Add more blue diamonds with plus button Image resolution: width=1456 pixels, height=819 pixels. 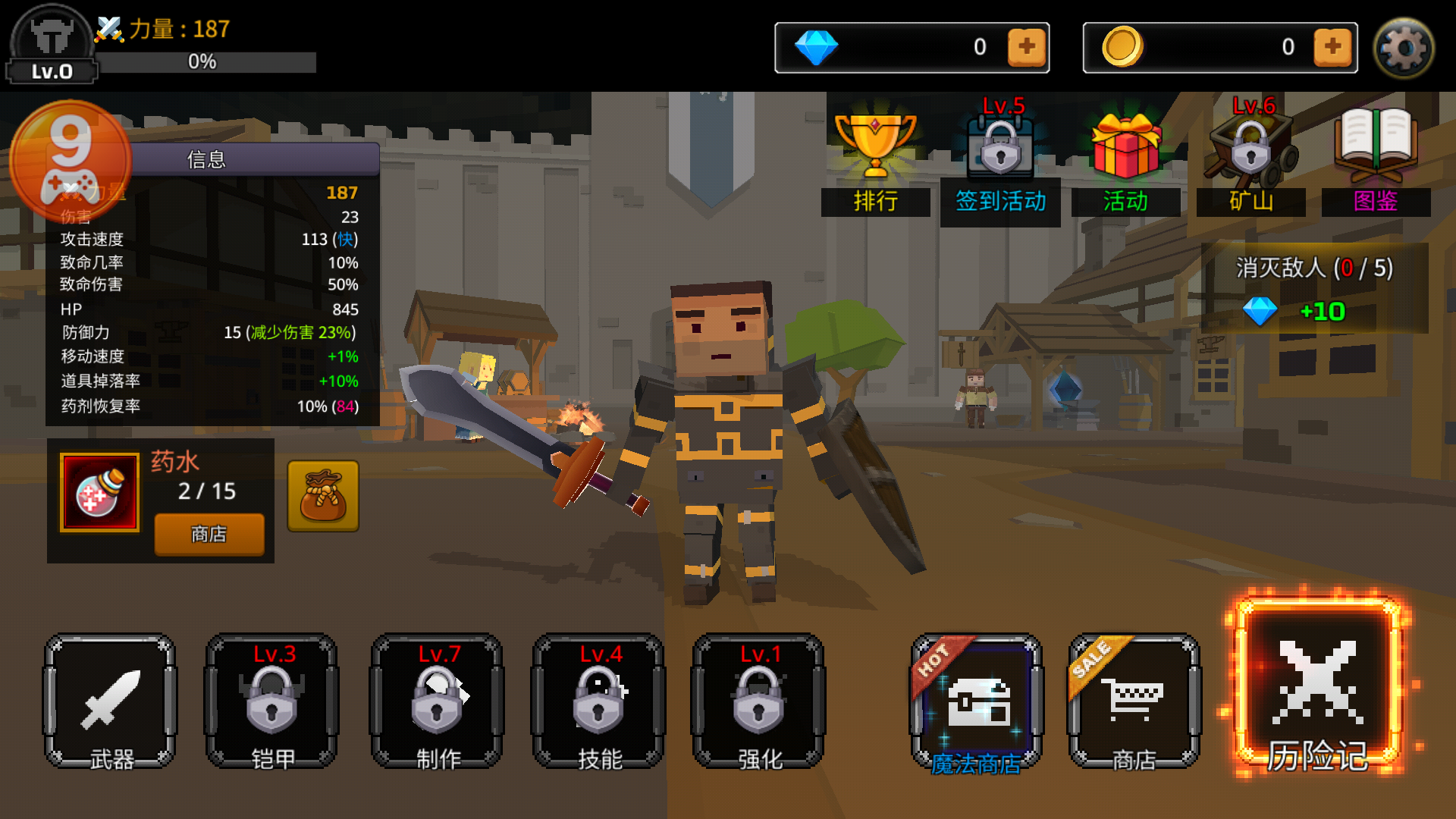tap(1027, 47)
